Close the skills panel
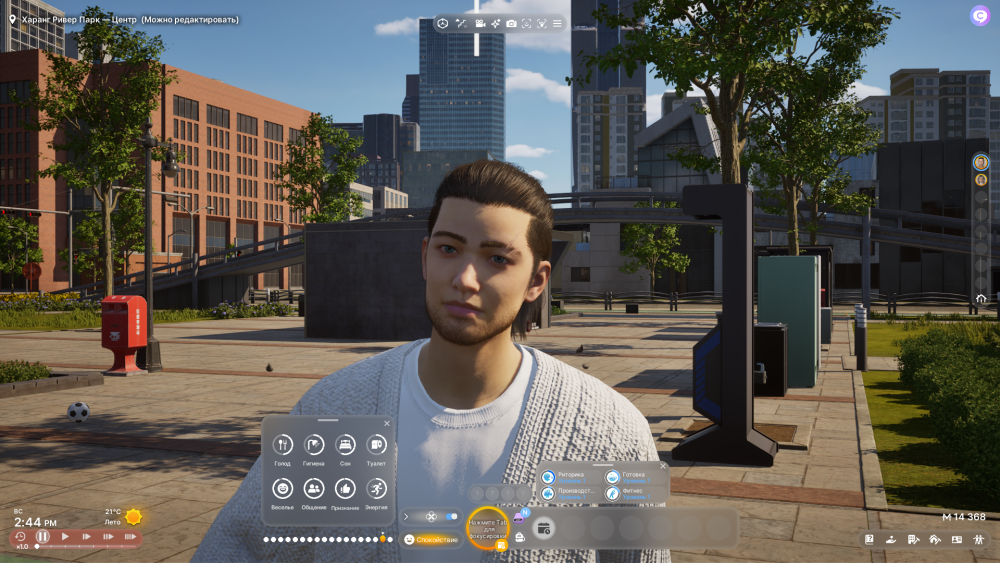Viewport: 1000px width, 563px height. point(661,465)
